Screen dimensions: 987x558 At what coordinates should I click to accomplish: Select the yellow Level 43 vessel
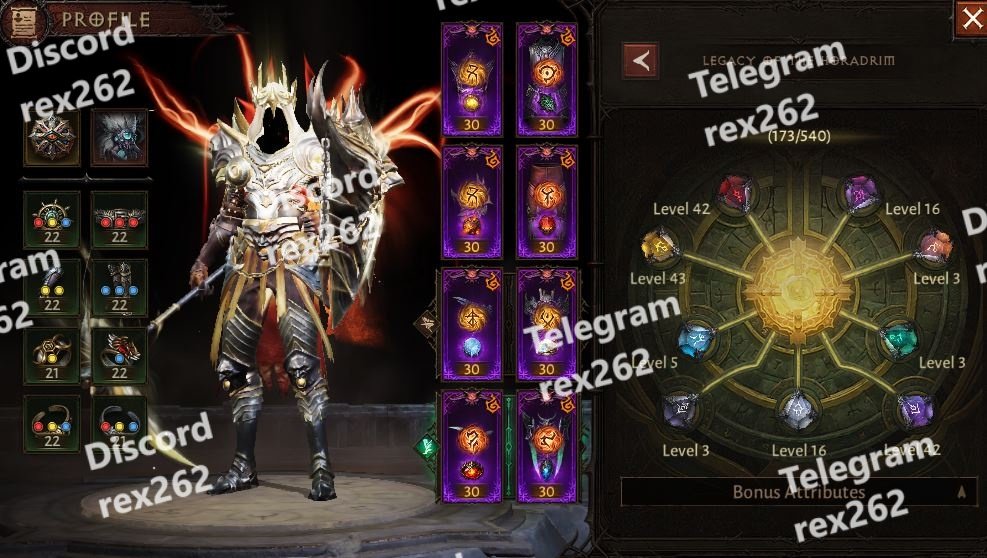(660, 244)
